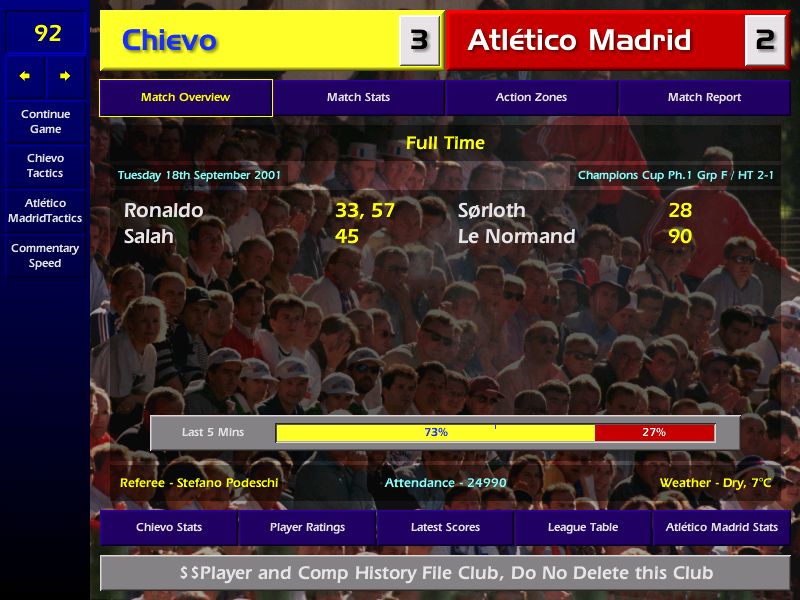
Task: Click goalscorer Ronaldo's name
Action: (164, 211)
